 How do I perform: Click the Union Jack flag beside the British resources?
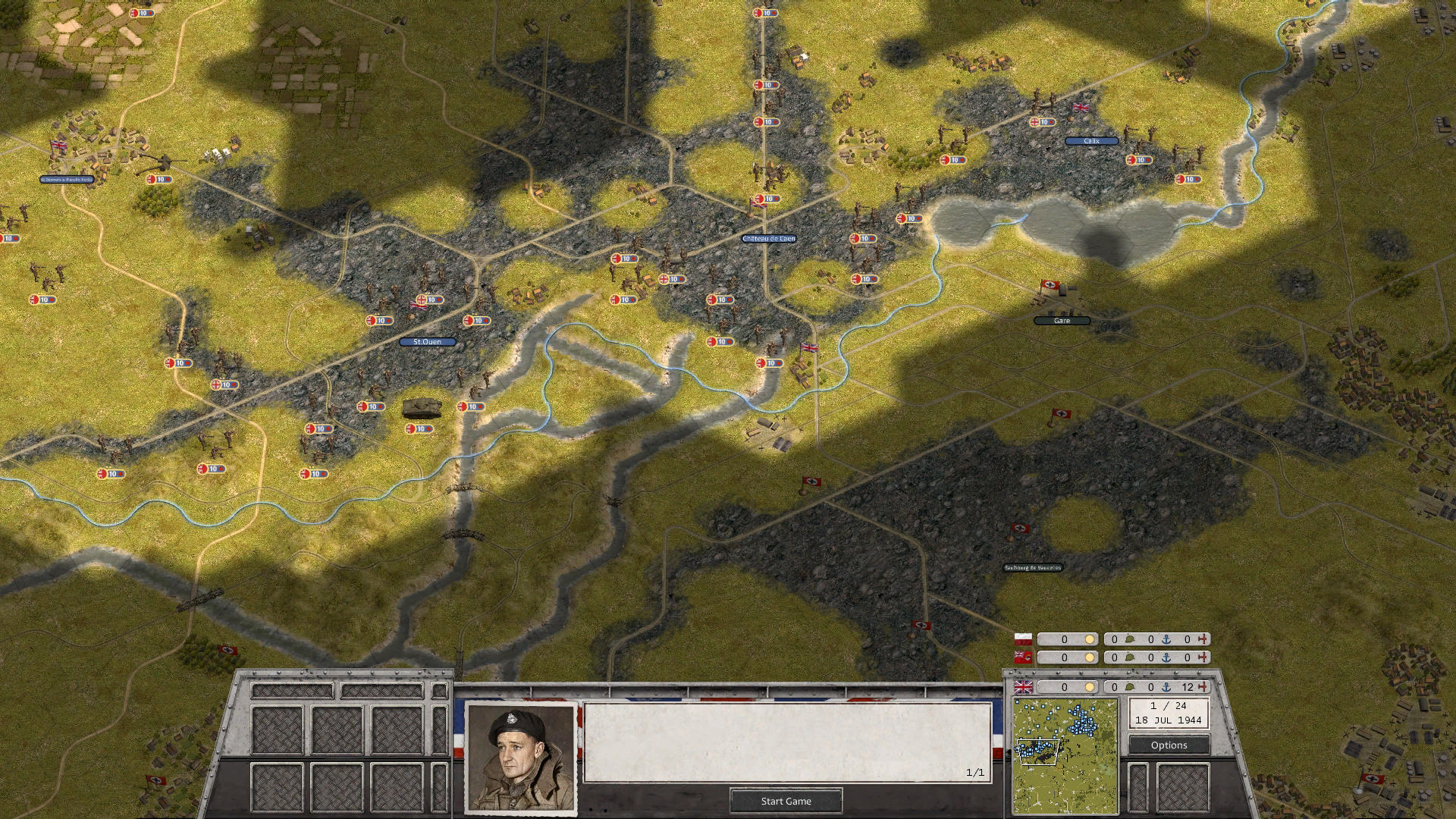pos(1021,687)
